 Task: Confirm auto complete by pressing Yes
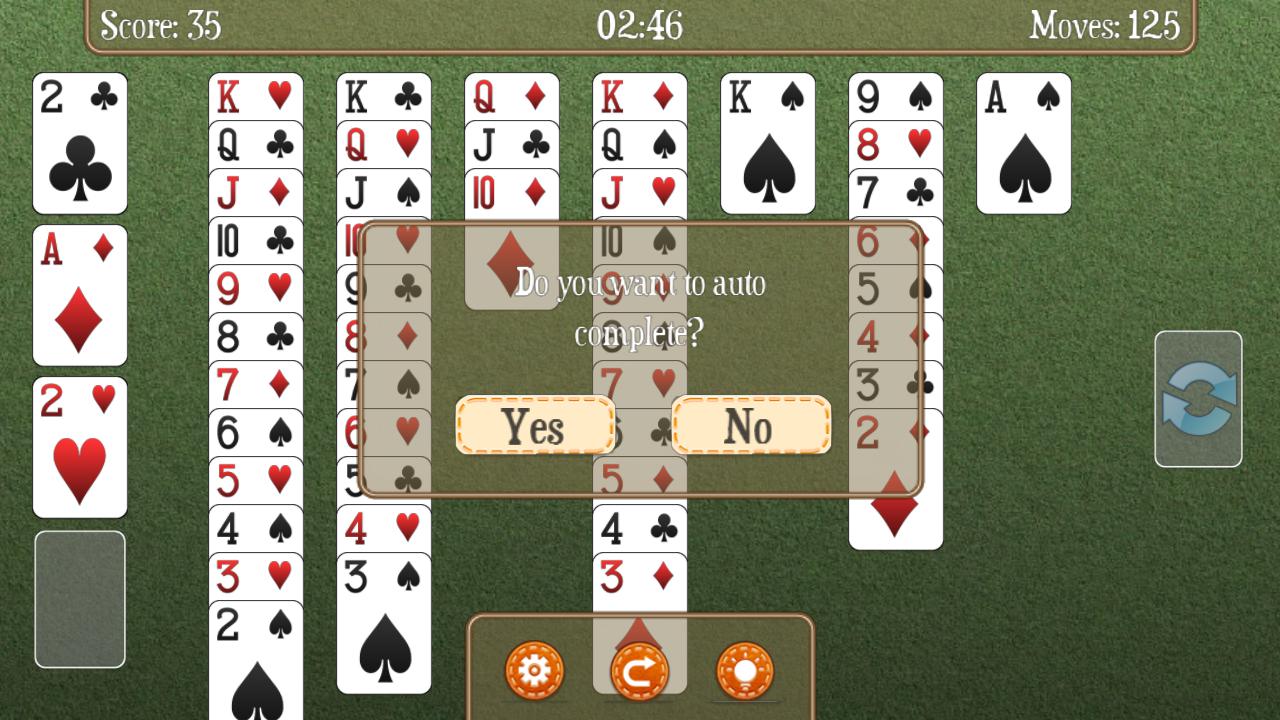point(535,426)
